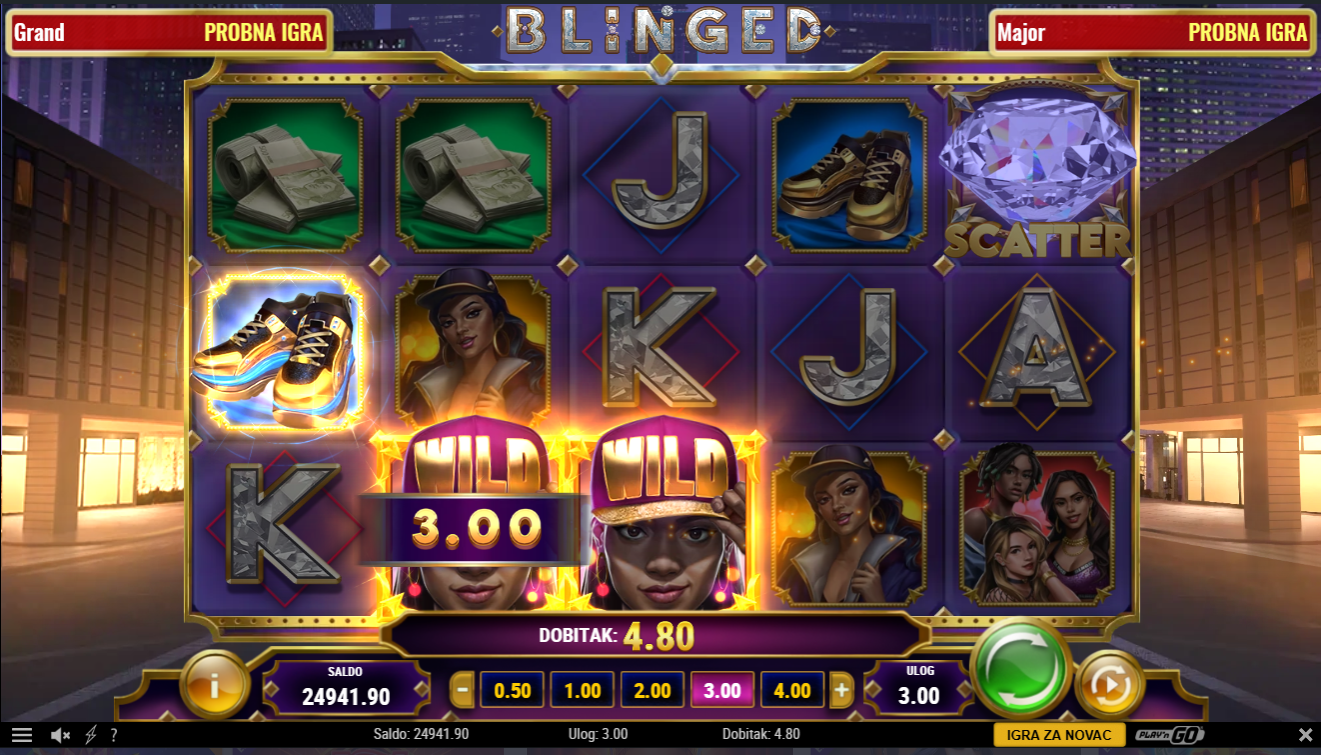Toggle the fast play lightning icon
This screenshot has height=755, width=1321.
point(91,735)
